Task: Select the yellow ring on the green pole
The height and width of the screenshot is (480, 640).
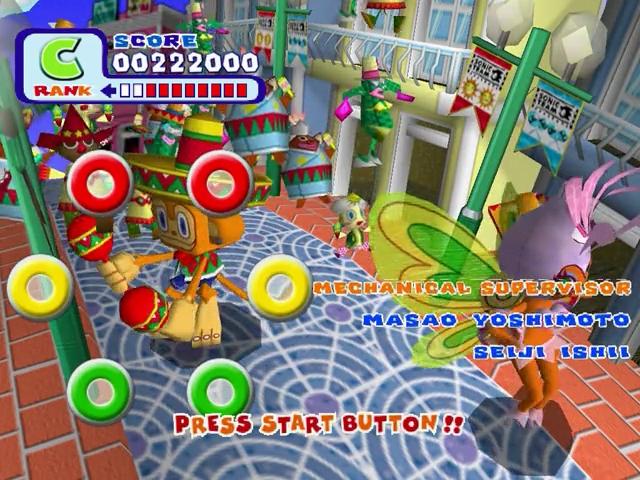Action: pyautogui.click(x=40, y=287)
